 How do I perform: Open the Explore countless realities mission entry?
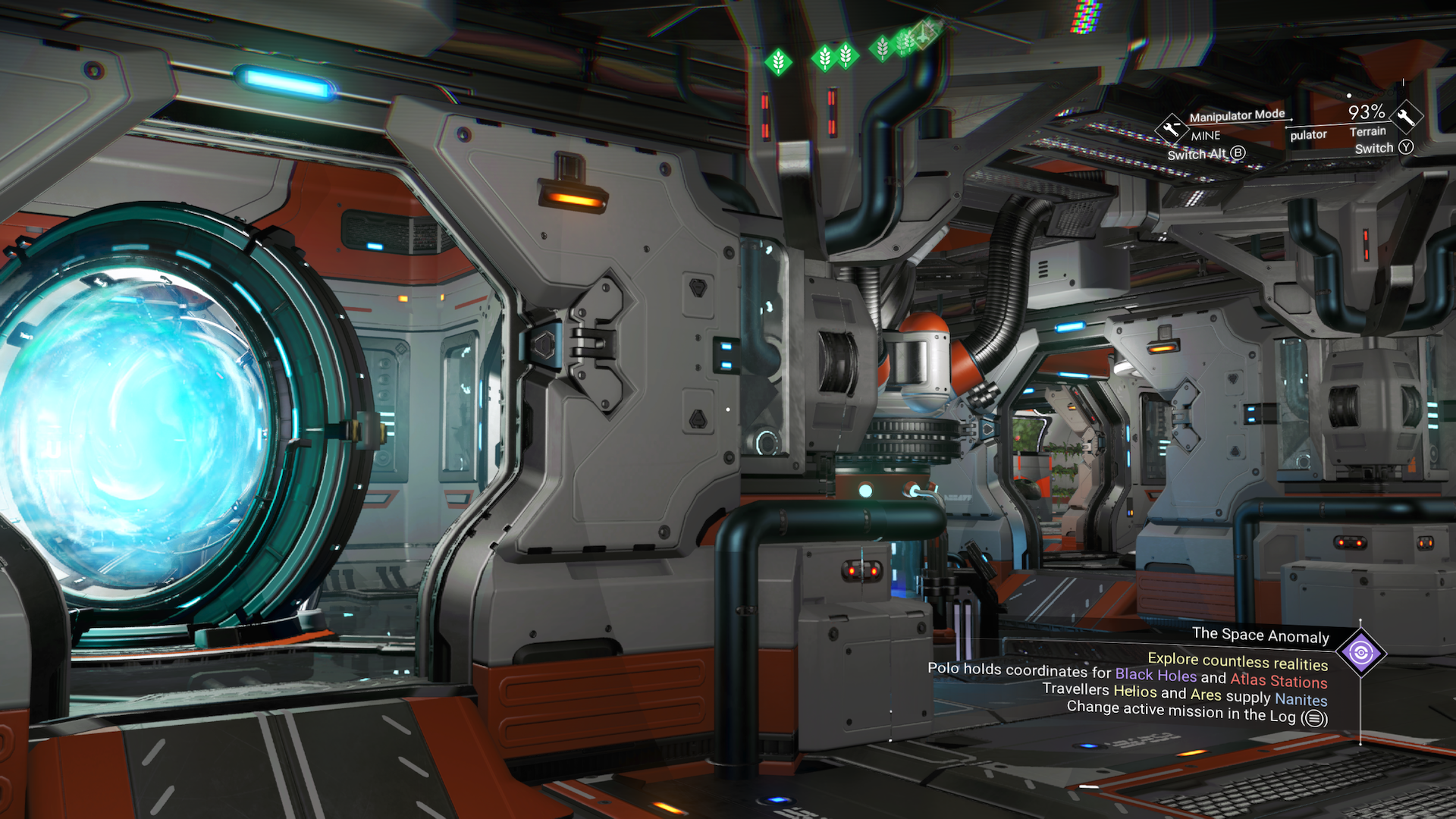pos(1238,662)
